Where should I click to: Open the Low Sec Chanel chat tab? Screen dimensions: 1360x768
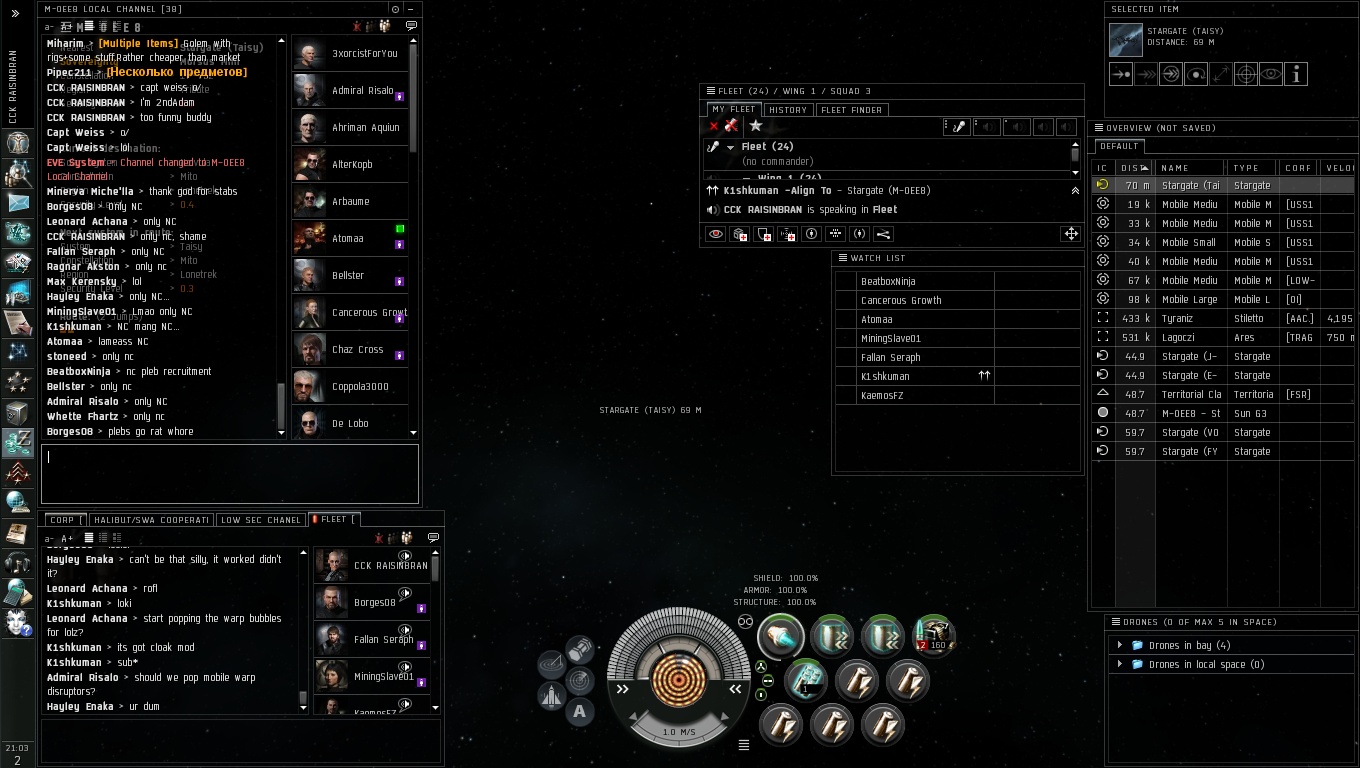261,520
